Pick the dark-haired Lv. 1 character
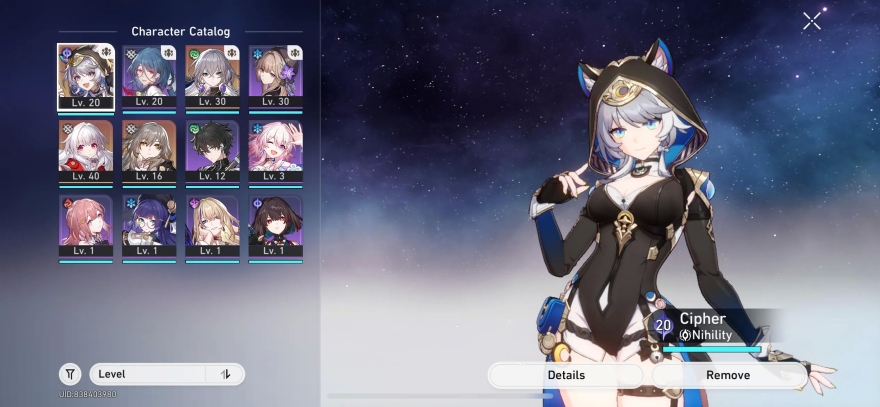880x407 pixels. 275,226
